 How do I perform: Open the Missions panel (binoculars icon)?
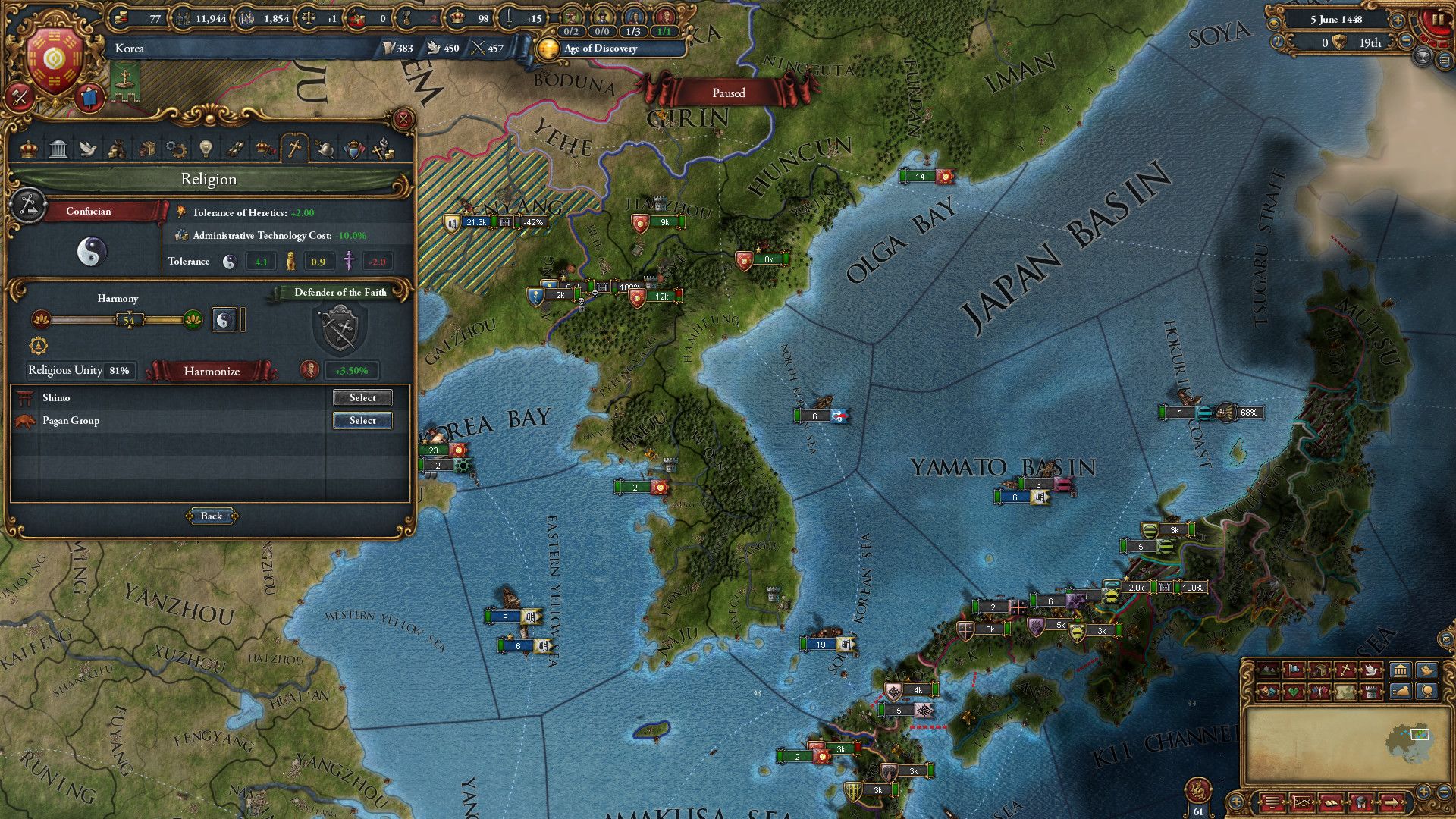(x=234, y=148)
